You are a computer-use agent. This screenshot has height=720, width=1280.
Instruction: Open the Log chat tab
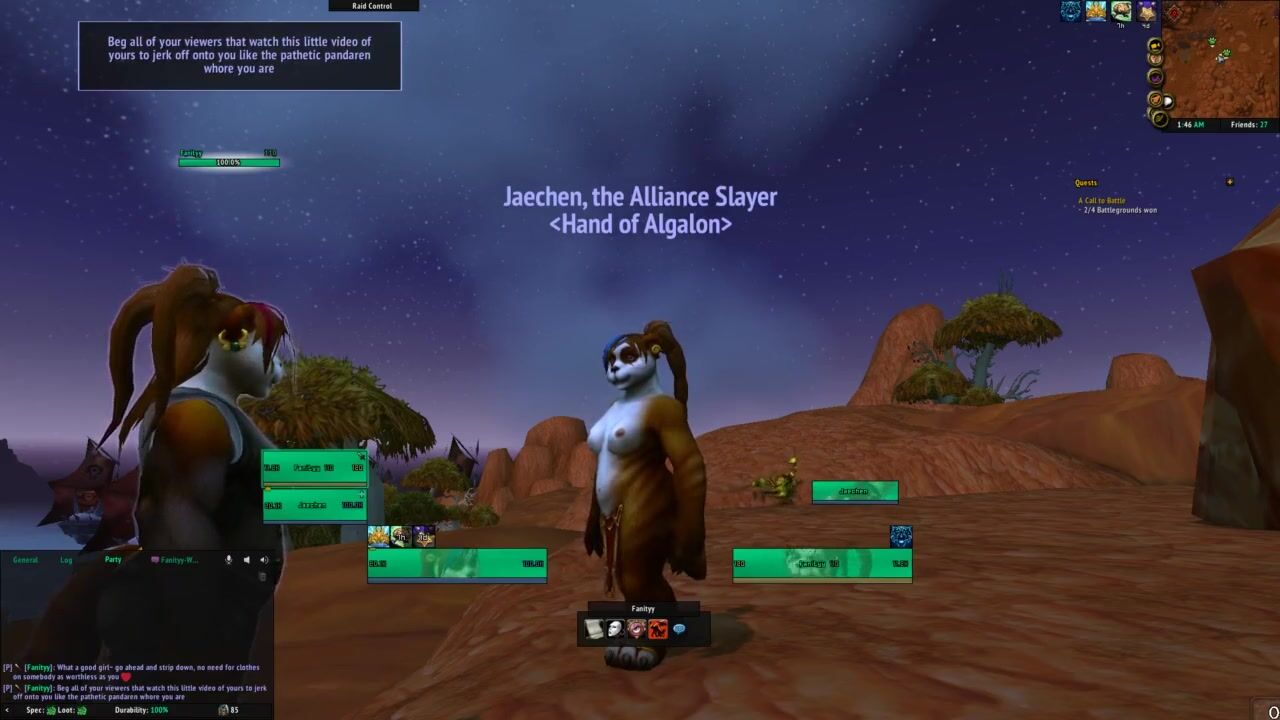66,560
